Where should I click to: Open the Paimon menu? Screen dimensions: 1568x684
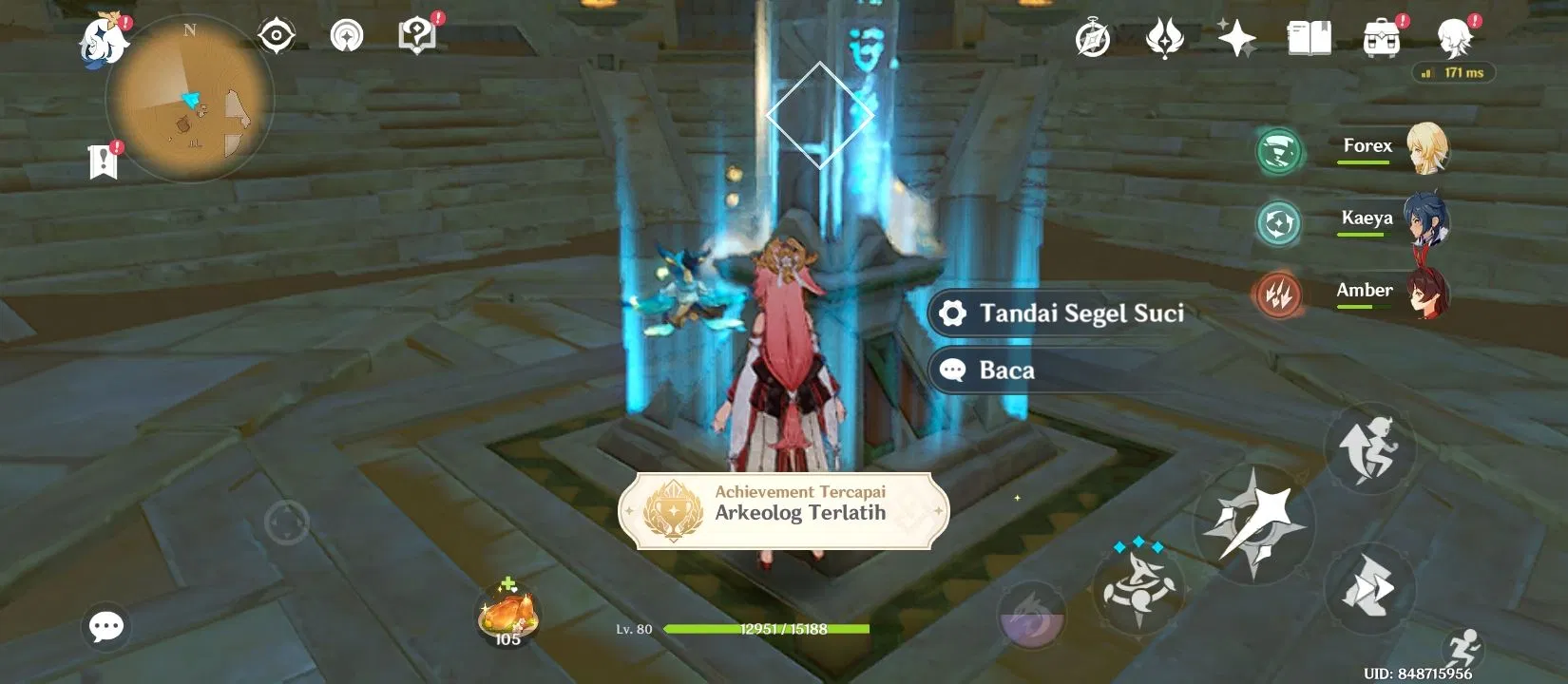click(x=102, y=38)
